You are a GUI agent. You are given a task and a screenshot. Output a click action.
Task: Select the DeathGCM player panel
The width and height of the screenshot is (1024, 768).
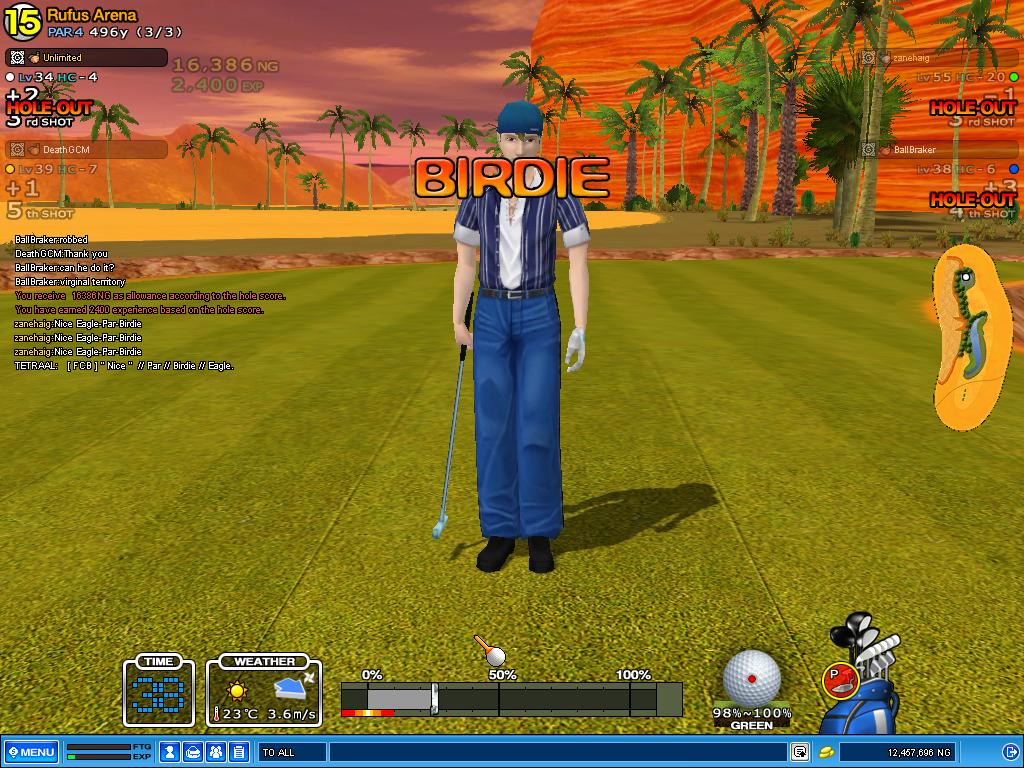coord(86,150)
